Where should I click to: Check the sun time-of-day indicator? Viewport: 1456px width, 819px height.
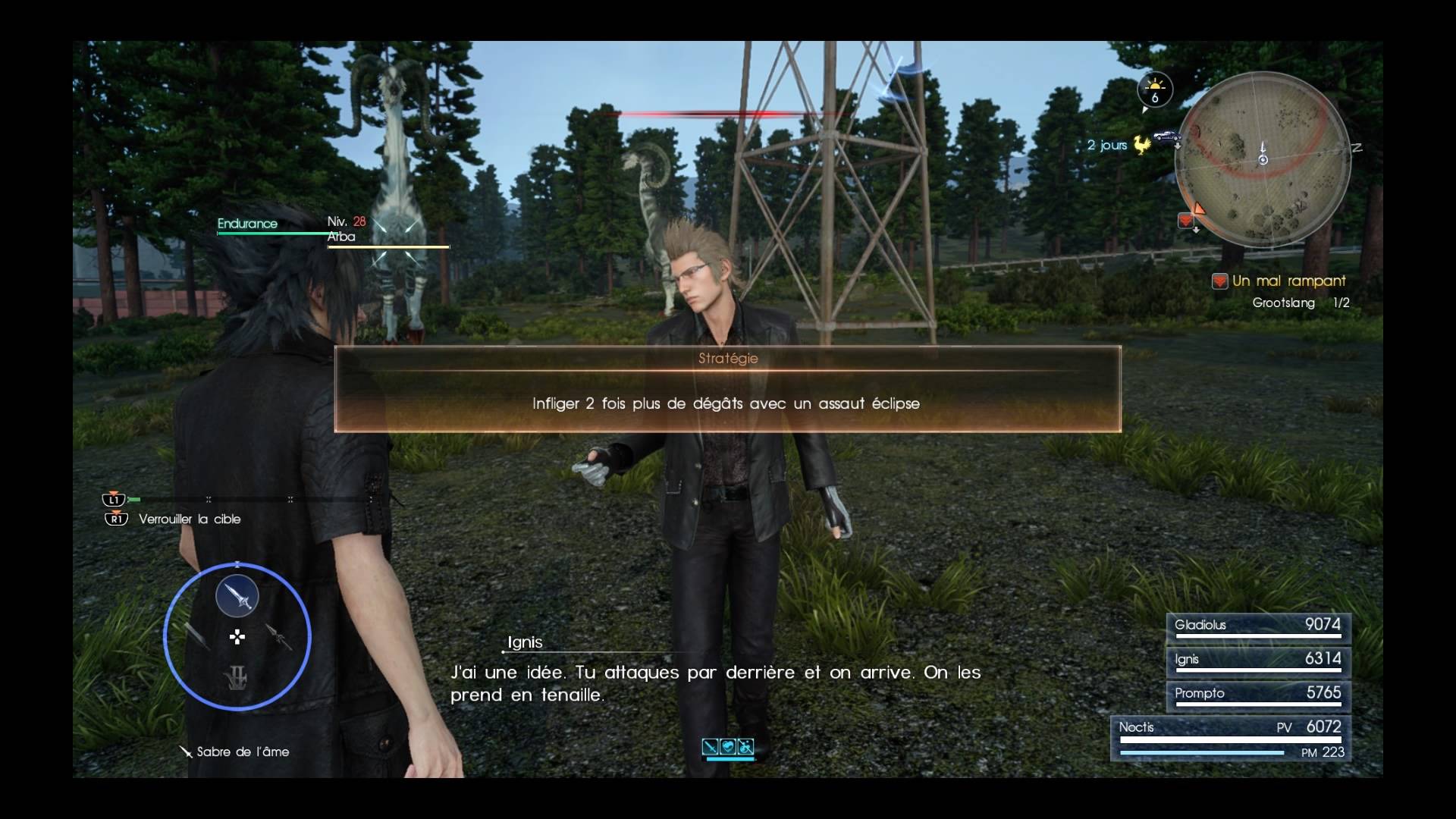click(1155, 89)
